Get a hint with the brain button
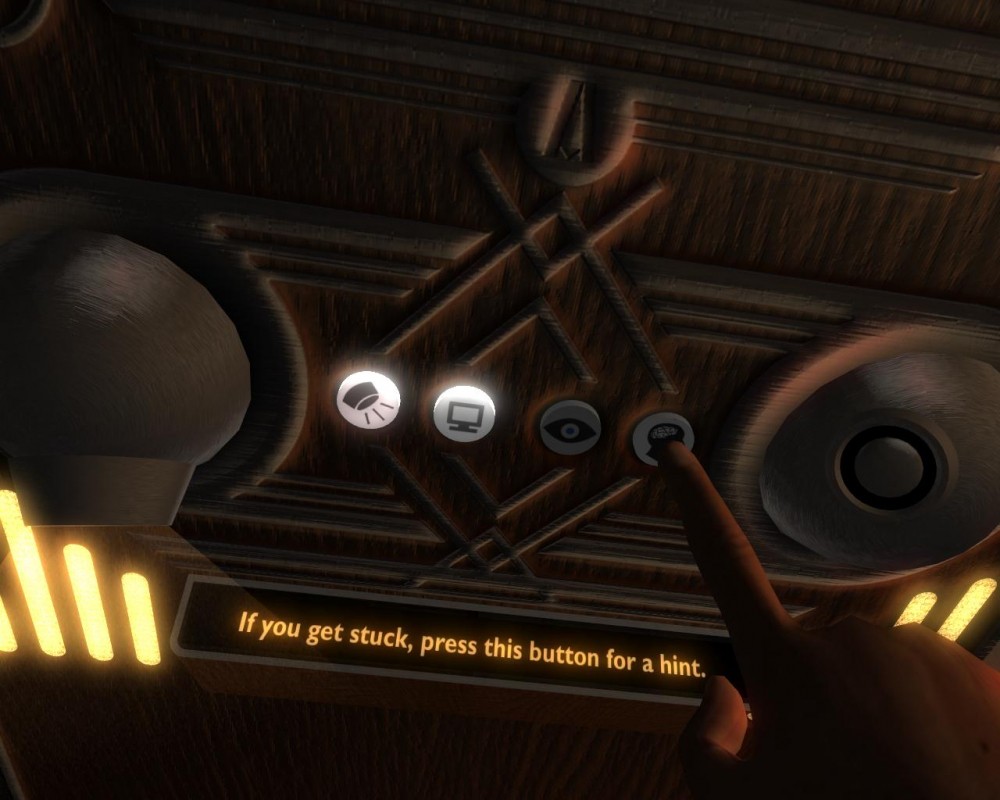 click(x=663, y=436)
